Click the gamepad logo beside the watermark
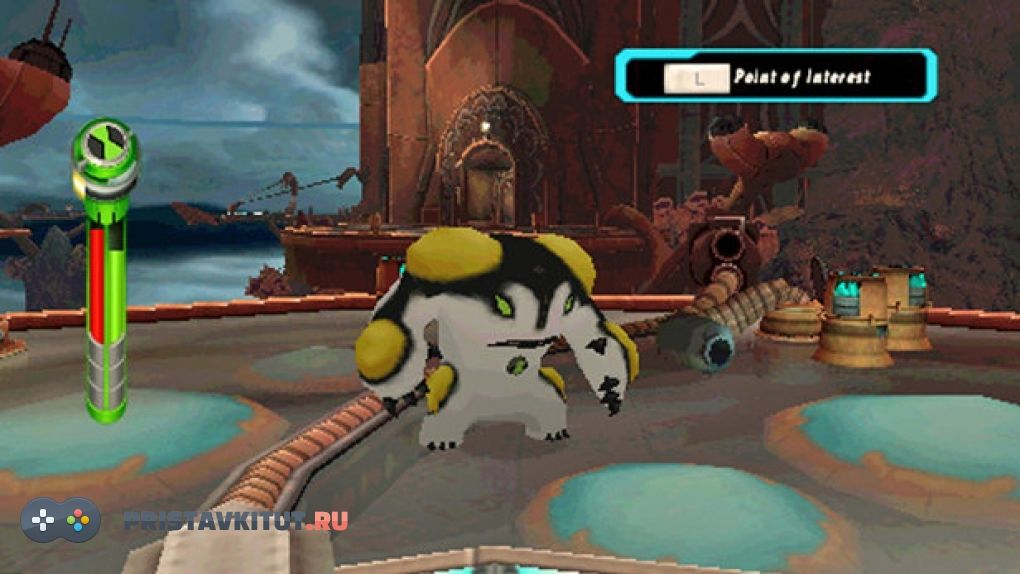The width and height of the screenshot is (1020, 574). [61, 520]
